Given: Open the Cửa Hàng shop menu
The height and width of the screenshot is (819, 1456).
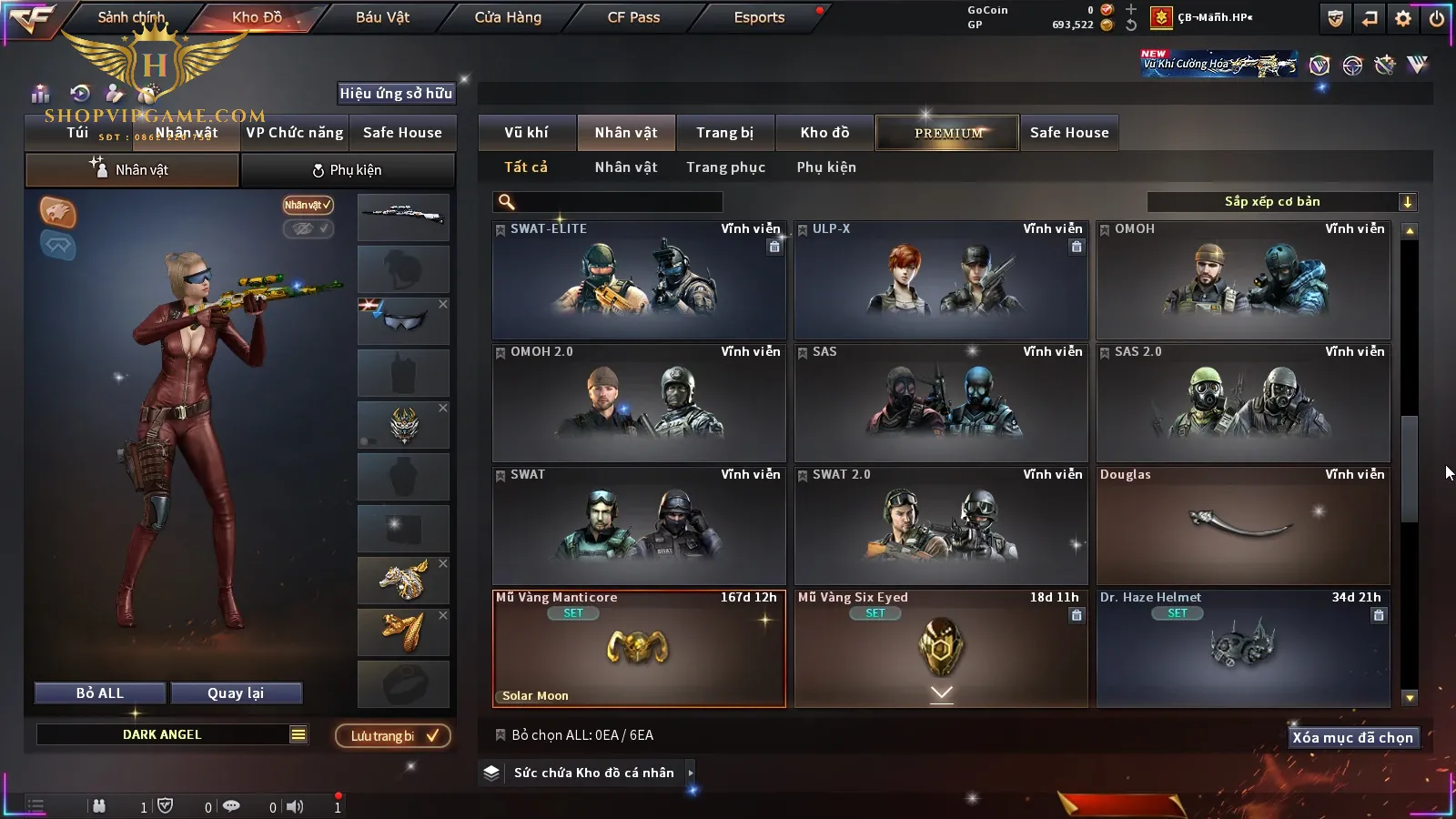Looking at the screenshot, I should click(508, 17).
